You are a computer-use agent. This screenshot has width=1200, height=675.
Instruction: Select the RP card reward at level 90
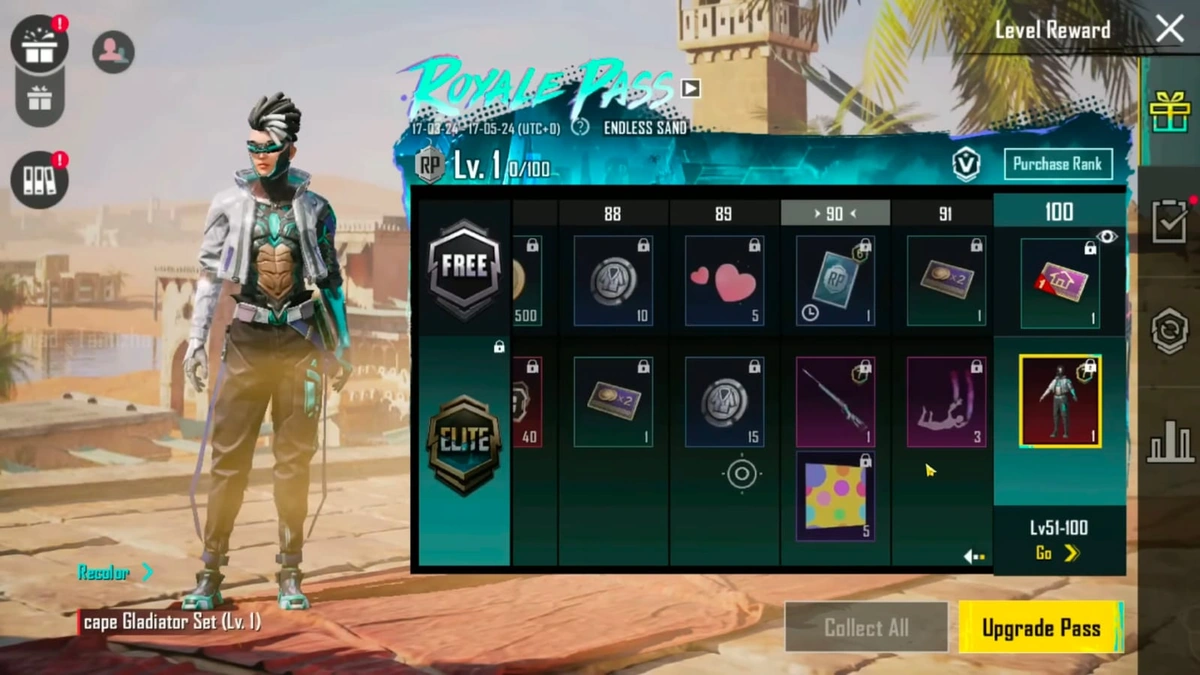835,281
